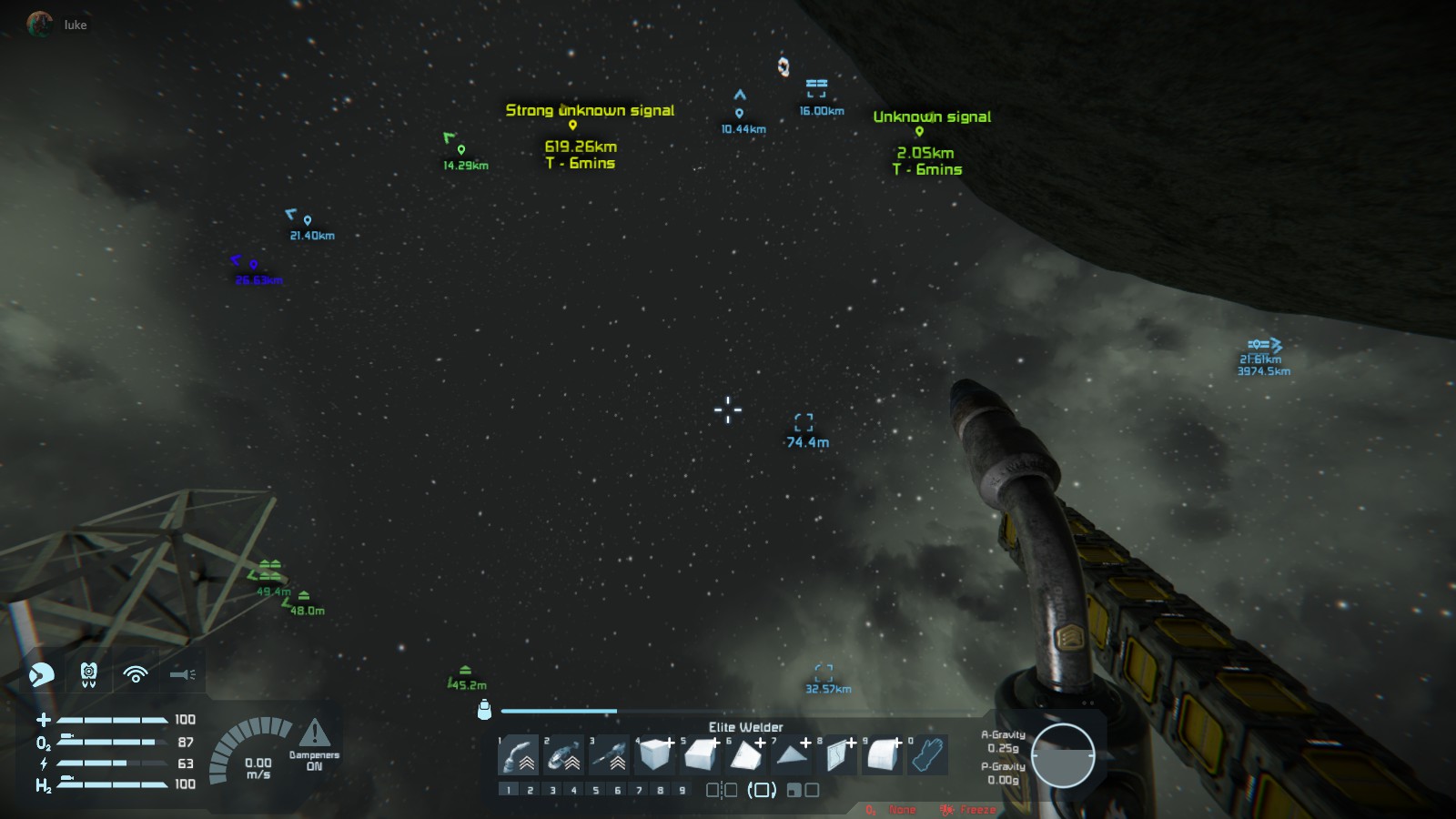Switch to toolbar page 9
Screen dimensions: 1456x819
682,790
